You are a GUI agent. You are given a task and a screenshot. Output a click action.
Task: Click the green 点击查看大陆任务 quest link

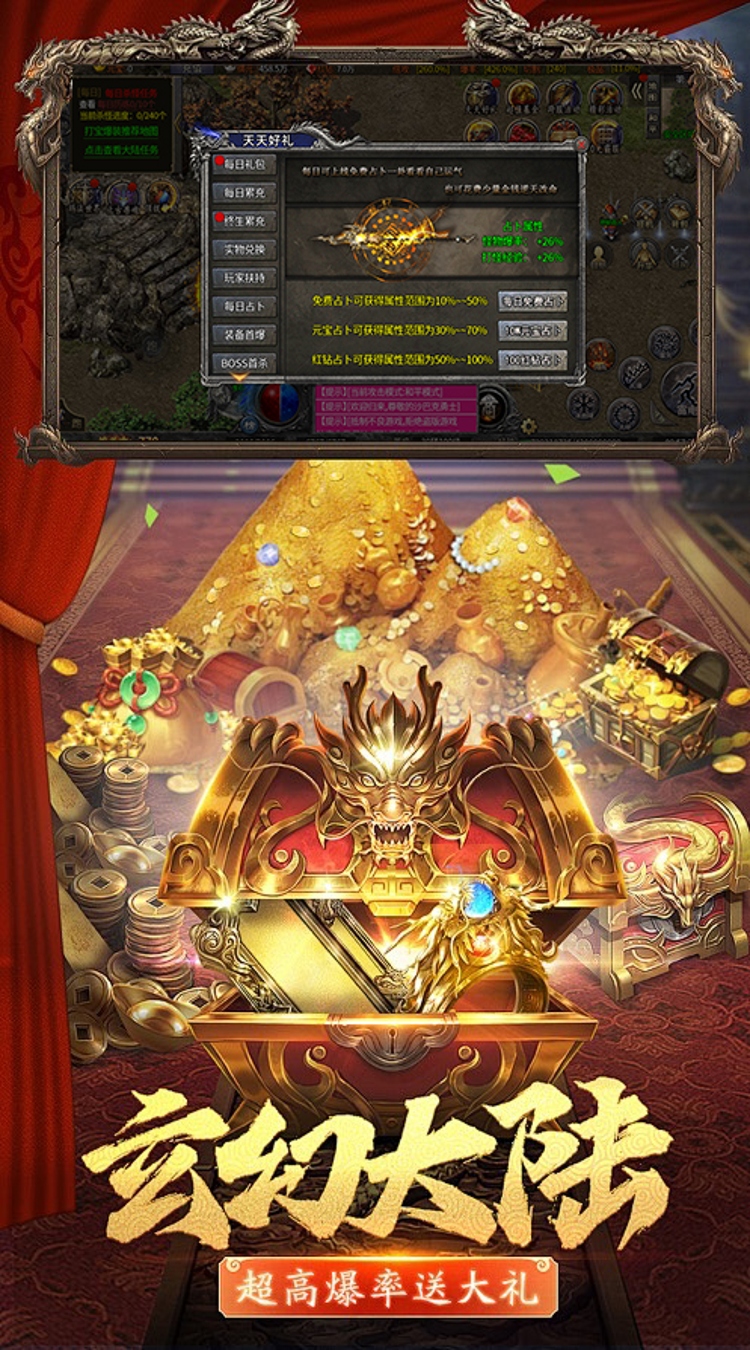pos(122,148)
